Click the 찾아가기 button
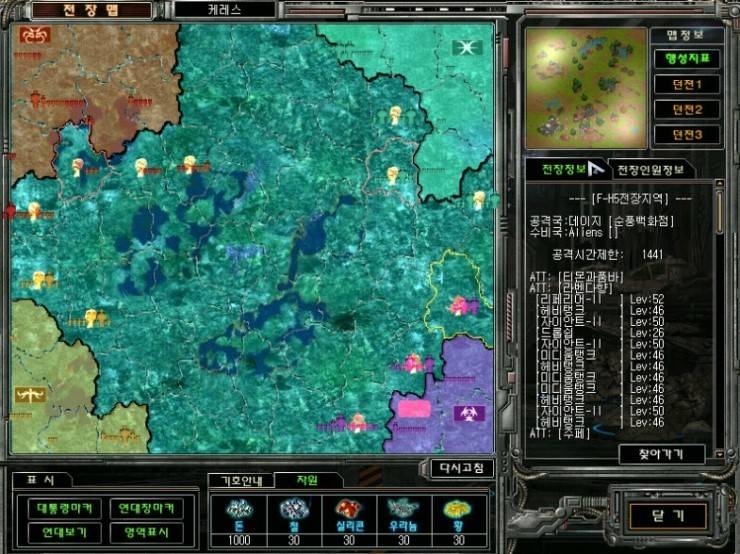The height and width of the screenshot is (554, 740). (661, 454)
